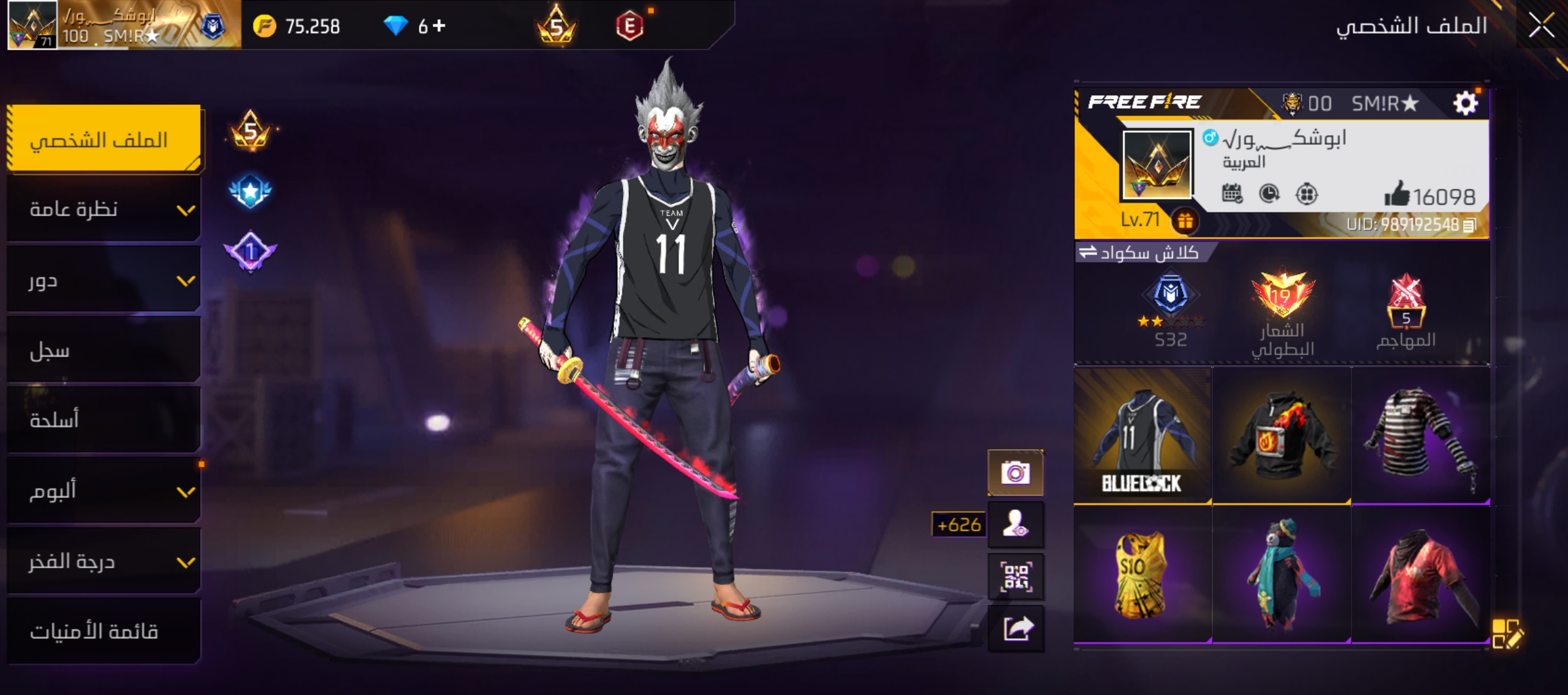Share the profile with the arrow button
The height and width of the screenshot is (695, 1568).
pyautogui.click(x=1016, y=628)
